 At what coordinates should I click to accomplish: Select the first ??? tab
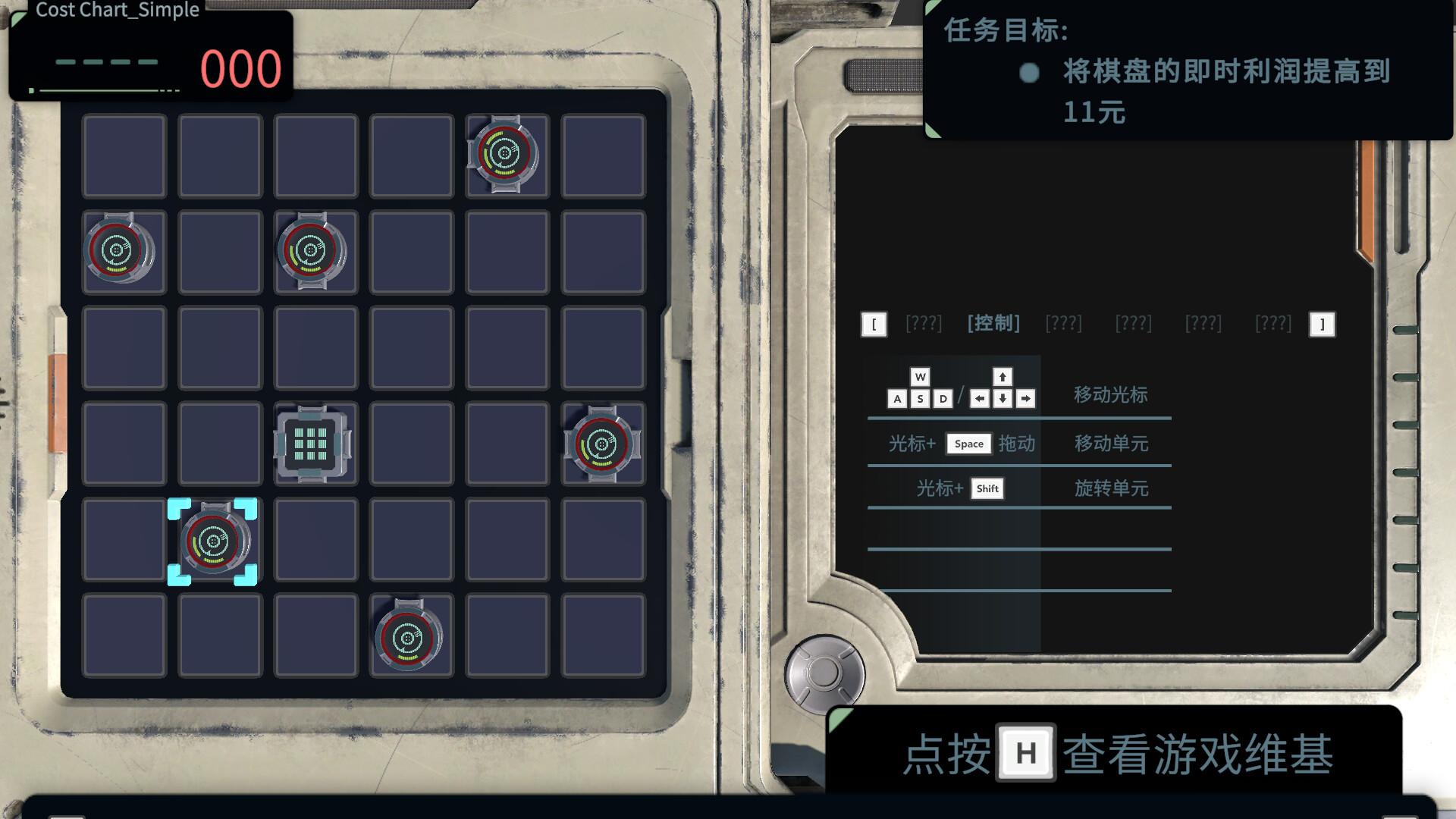924,323
